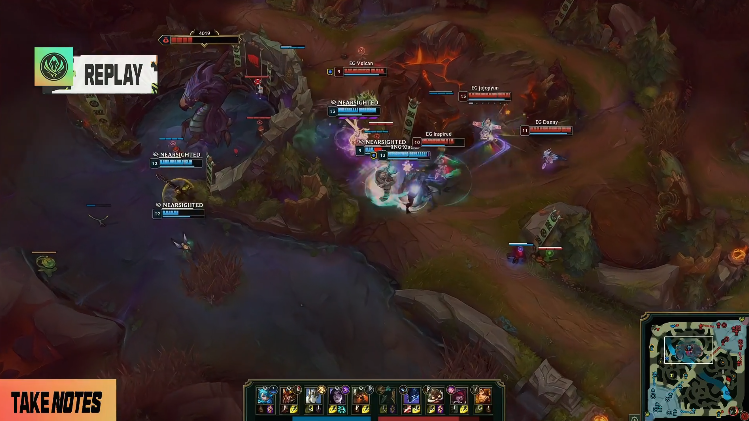The image size is (749, 421).
Task: Select the pale white champion portrait
Action: point(313,396)
